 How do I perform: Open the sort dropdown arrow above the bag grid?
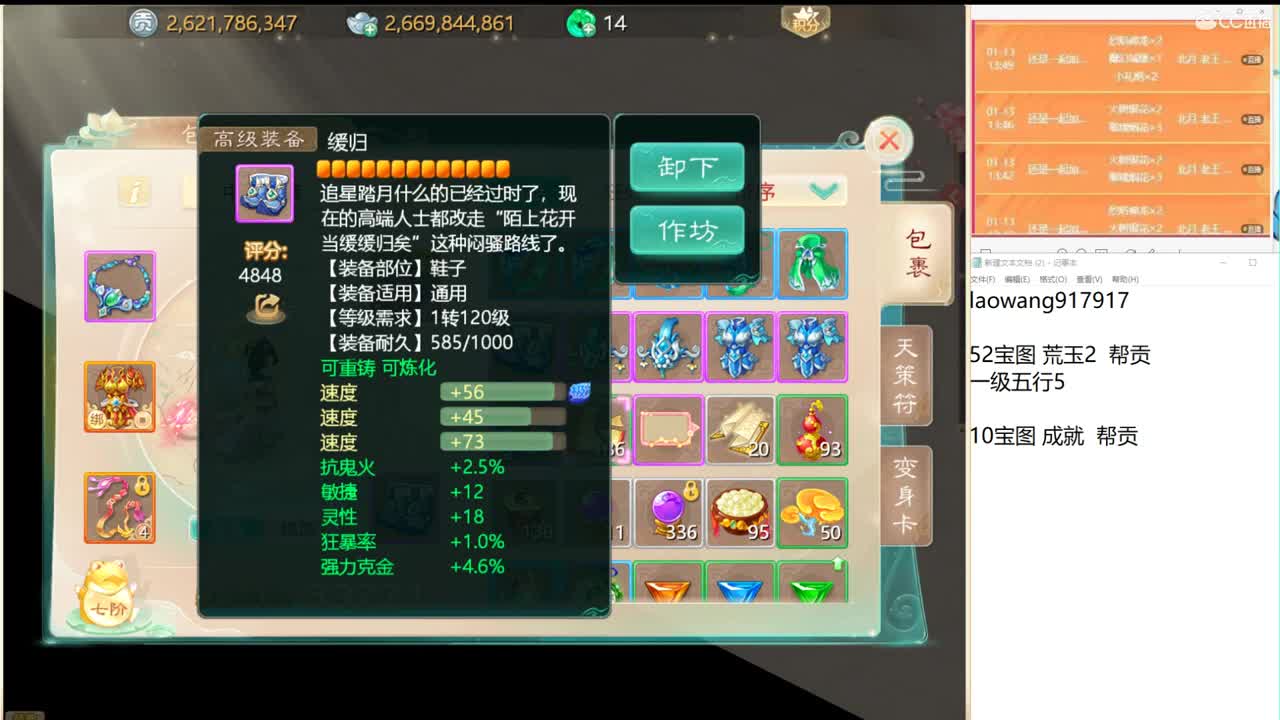[x=822, y=191]
